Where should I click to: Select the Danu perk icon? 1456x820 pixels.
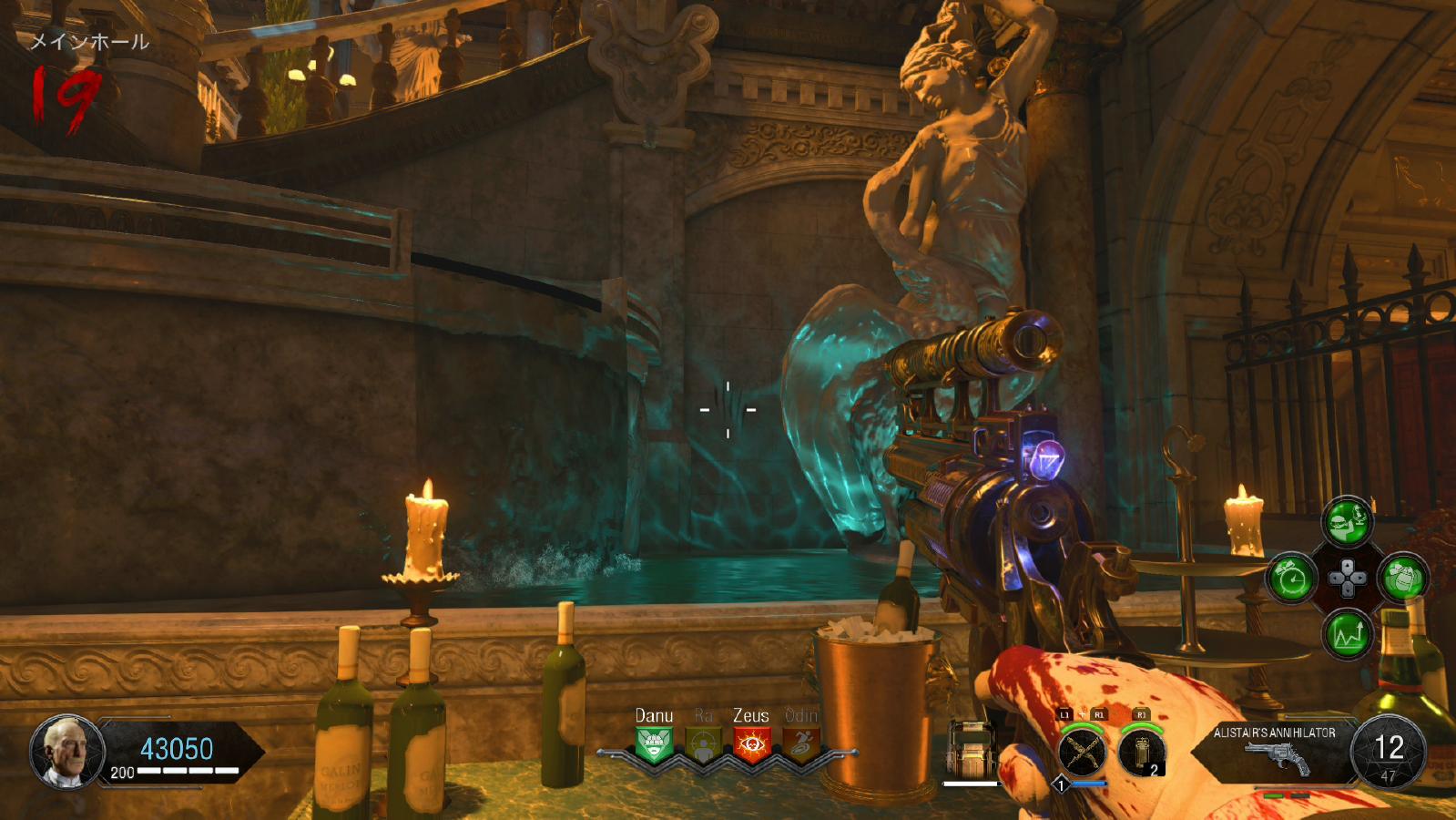pyautogui.click(x=654, y=745)
